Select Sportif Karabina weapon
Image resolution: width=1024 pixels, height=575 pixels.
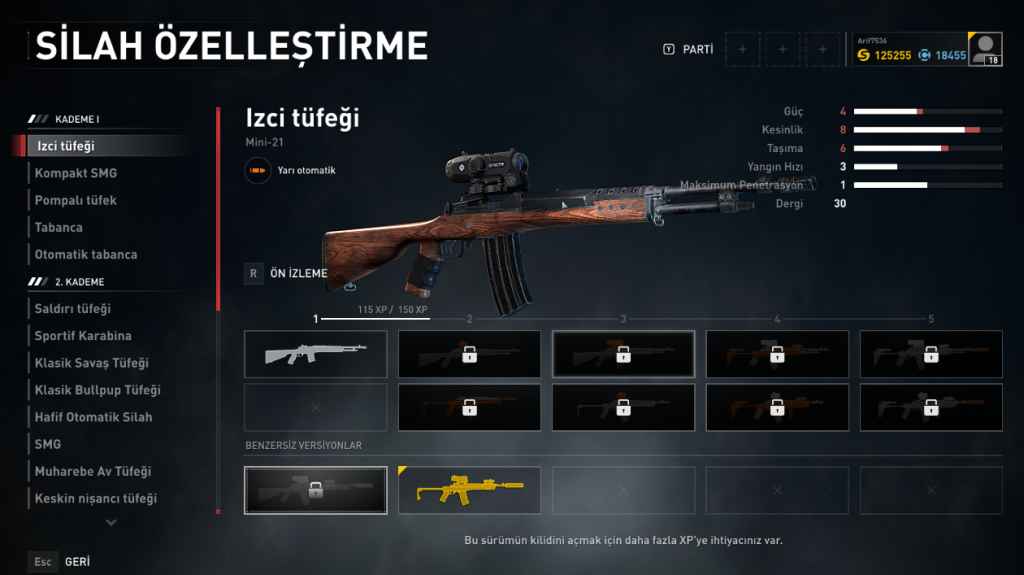tap(83, 336)
